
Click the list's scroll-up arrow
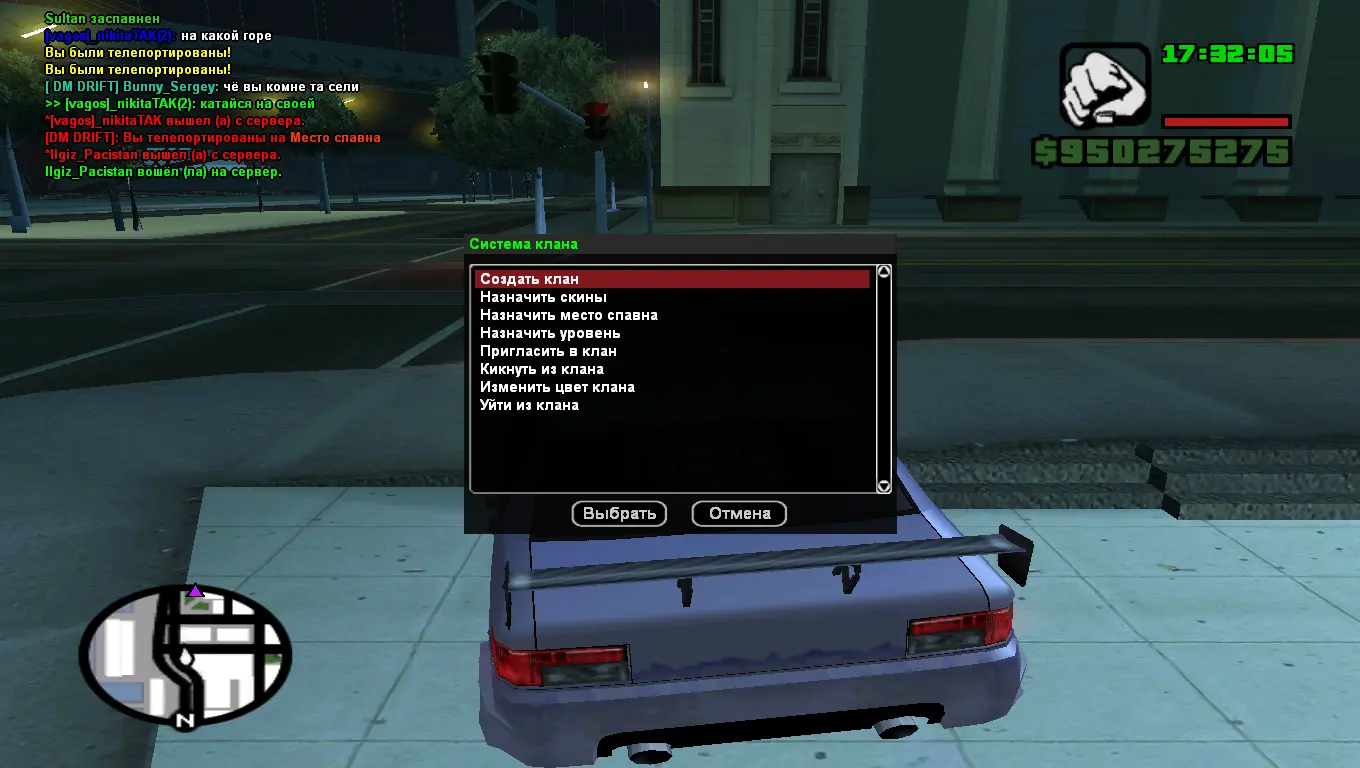pyautogui.click(x=883, y=272)
